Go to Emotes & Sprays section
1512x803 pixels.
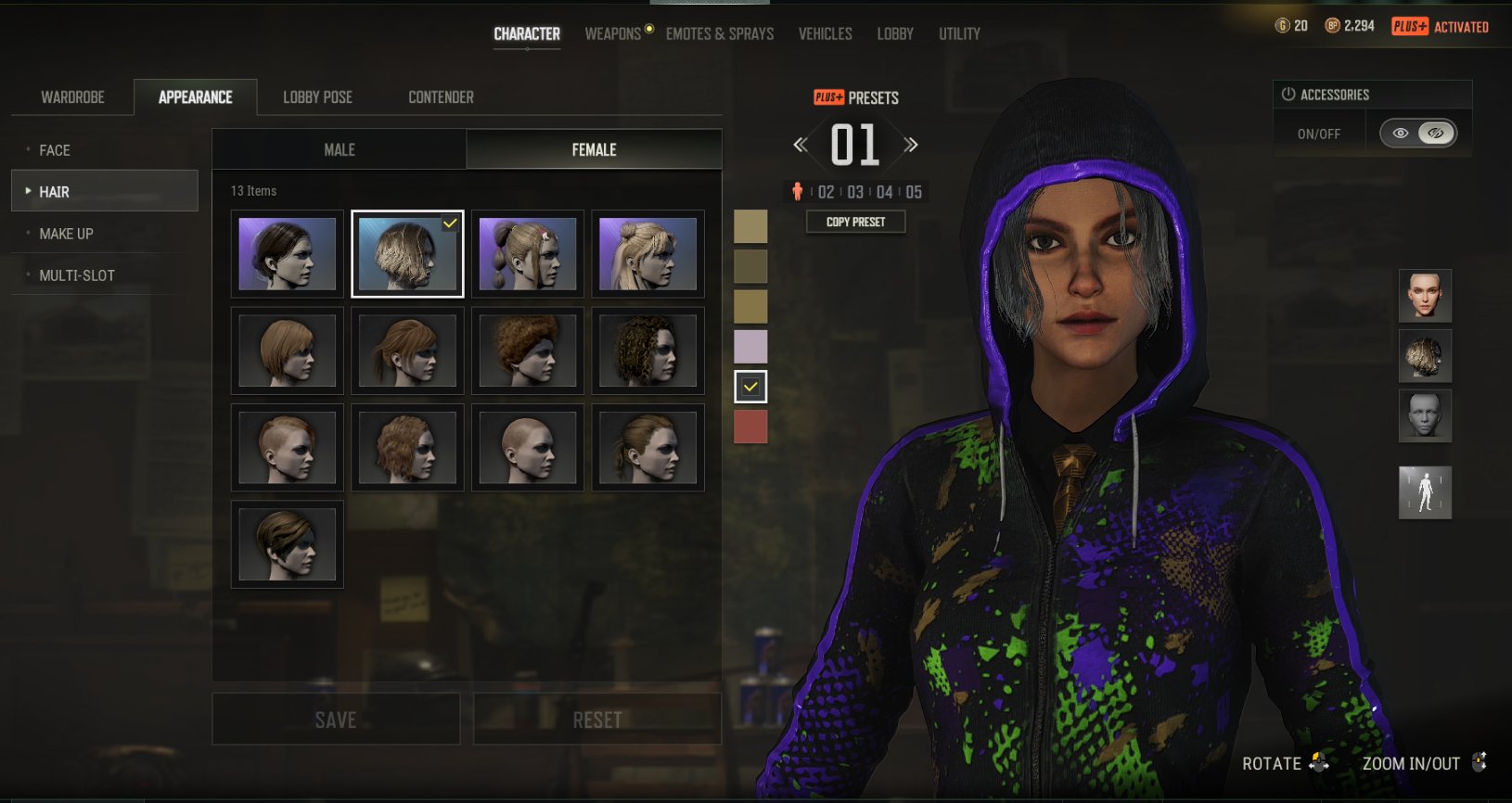point(719,34)
